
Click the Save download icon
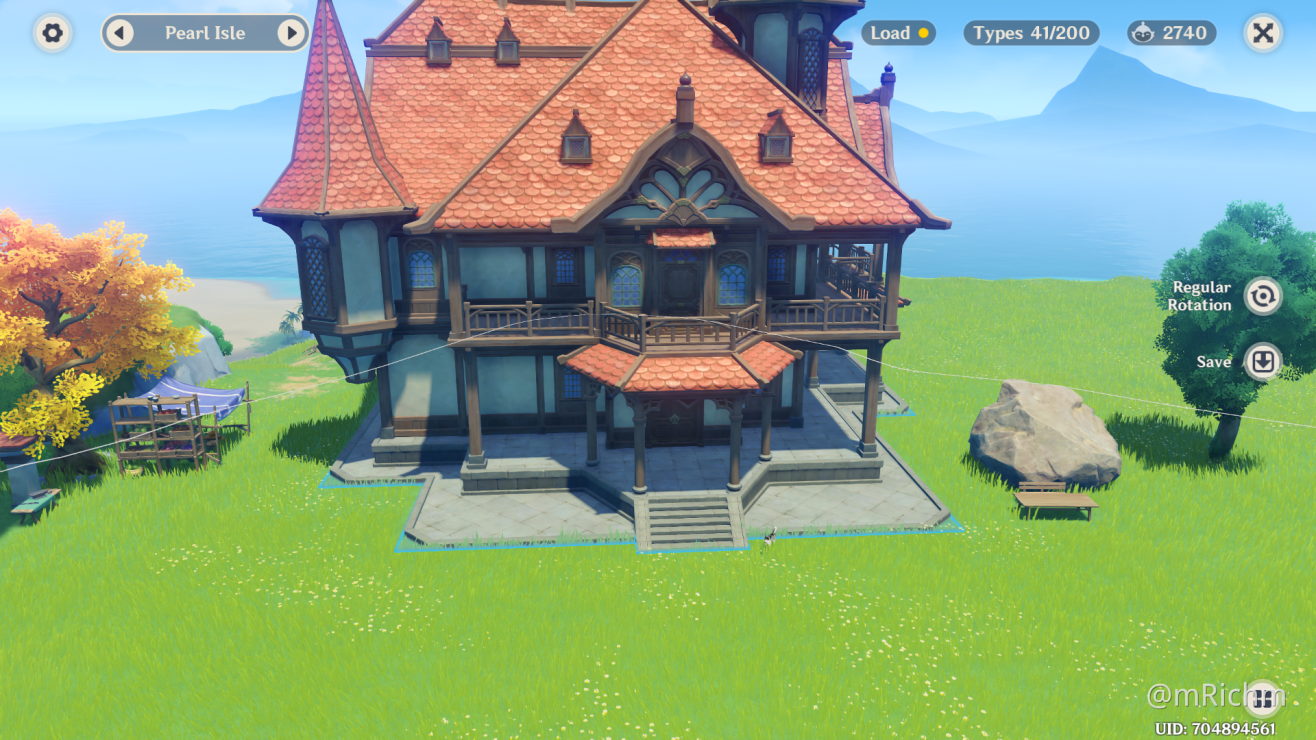pos(1262,361)
